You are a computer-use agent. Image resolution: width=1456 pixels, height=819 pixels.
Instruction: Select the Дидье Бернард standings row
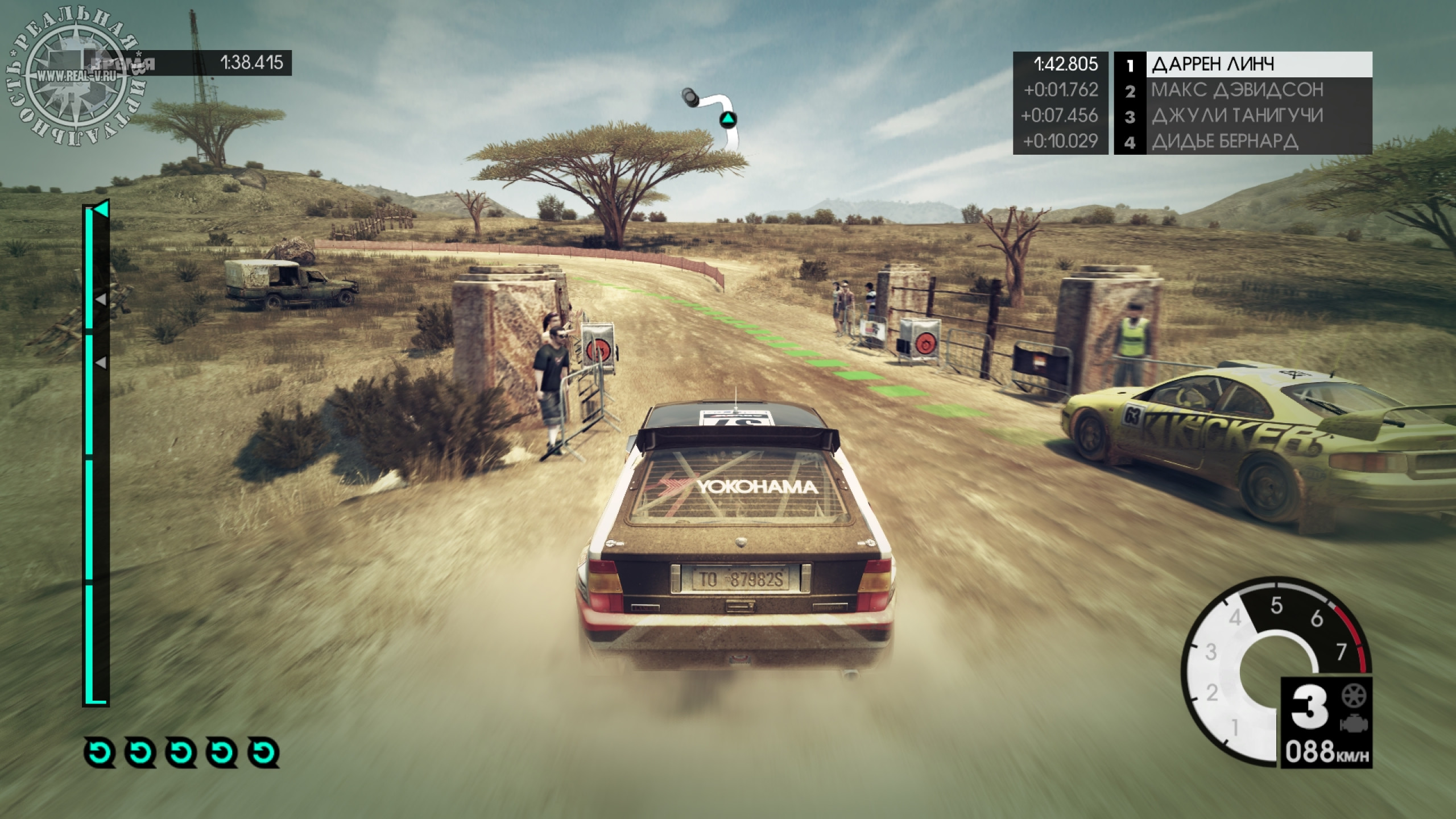point(1242,142)
